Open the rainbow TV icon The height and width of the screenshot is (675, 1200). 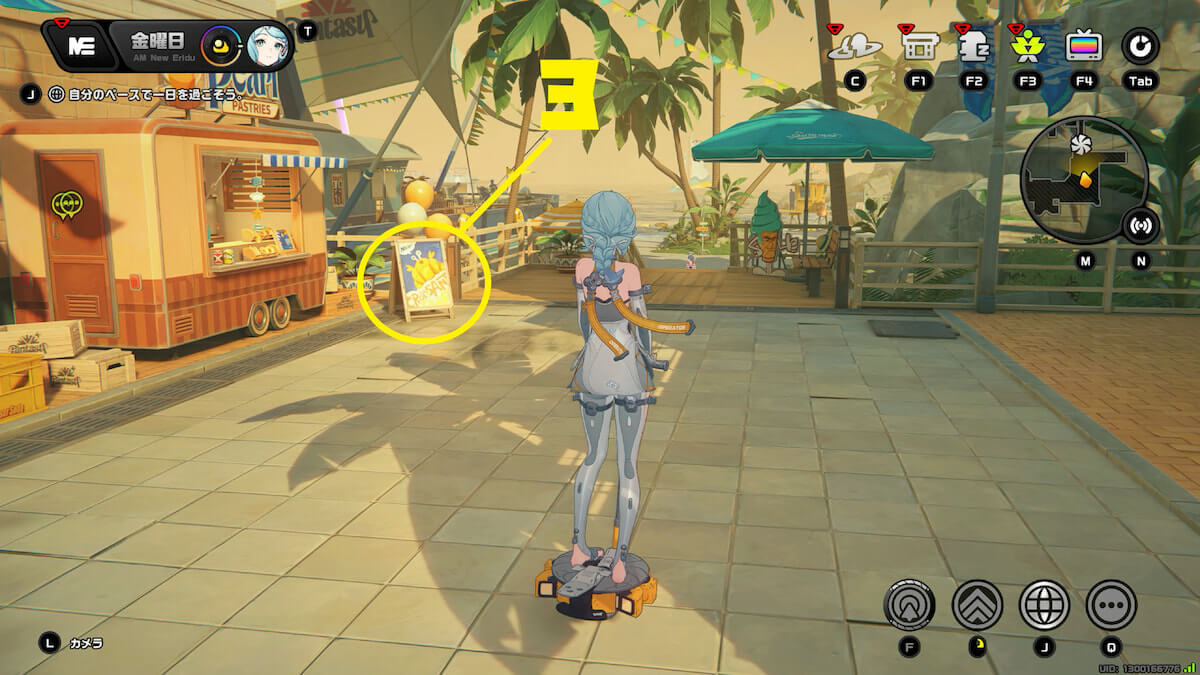tap(1084, 46)
